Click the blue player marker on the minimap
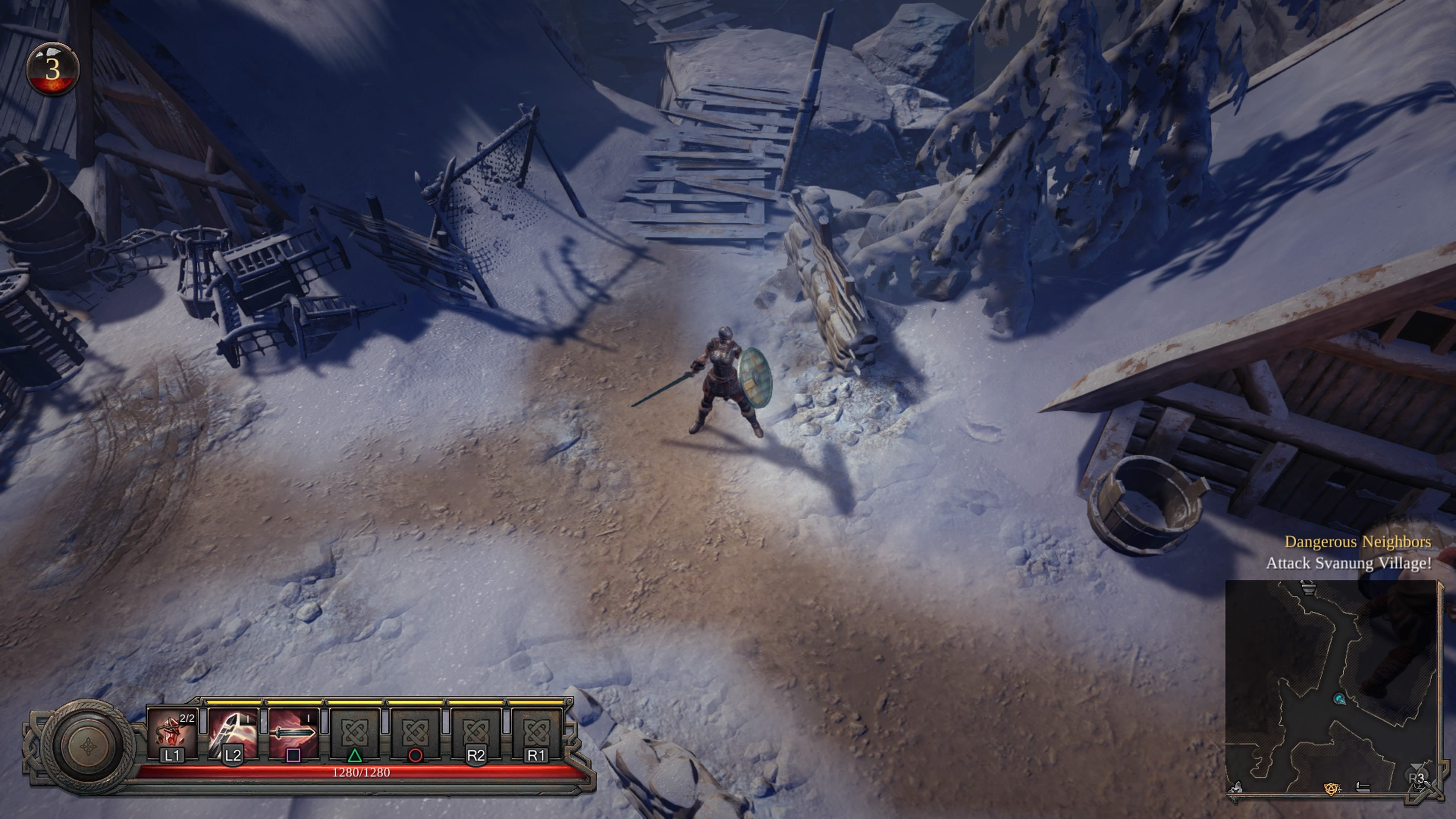This screenshot has height=819, width=1456. pos(1339,699)
